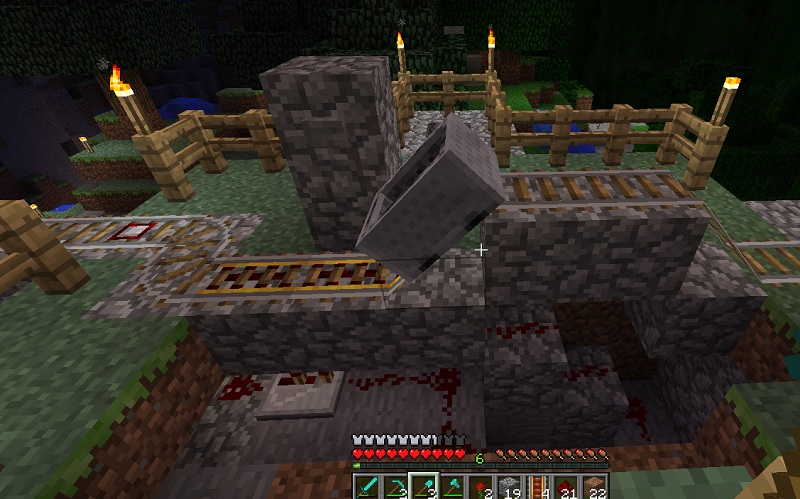This screenshot has width=800, height=499.
Task: Choose the diamond shovel in the hotbar
Action: (423, 487)
